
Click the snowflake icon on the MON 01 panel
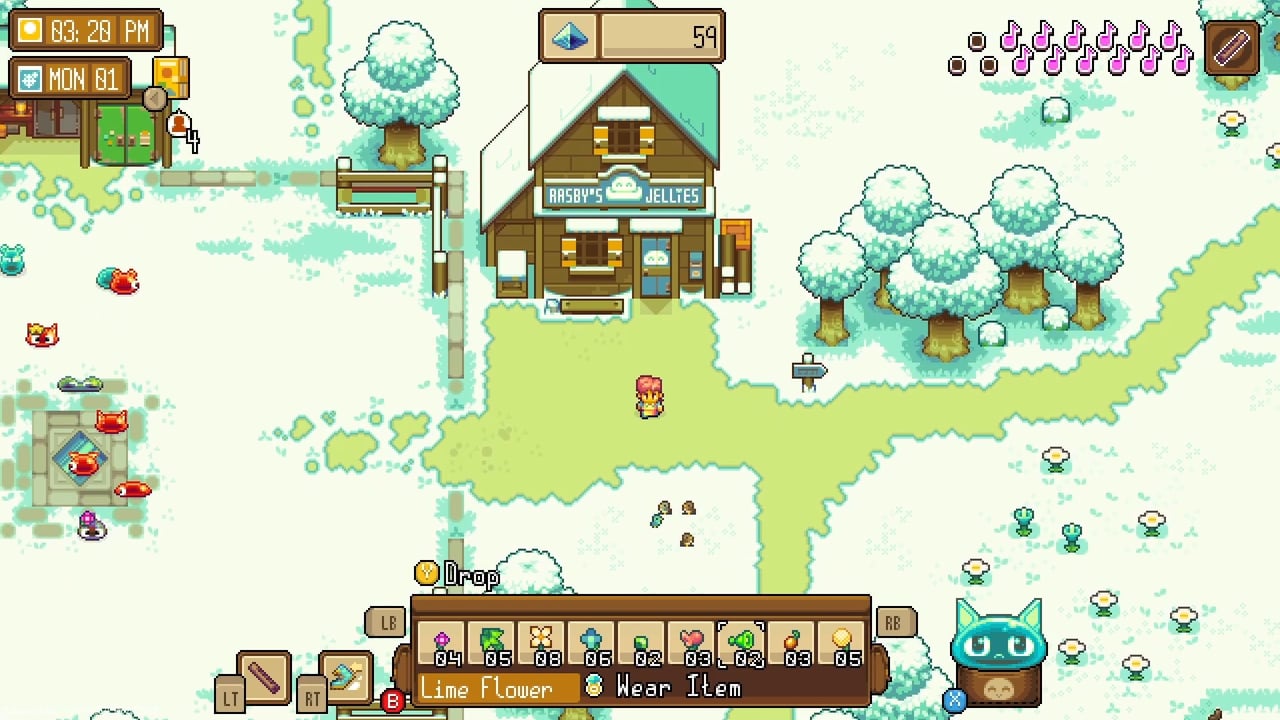[x=32, y=78]
